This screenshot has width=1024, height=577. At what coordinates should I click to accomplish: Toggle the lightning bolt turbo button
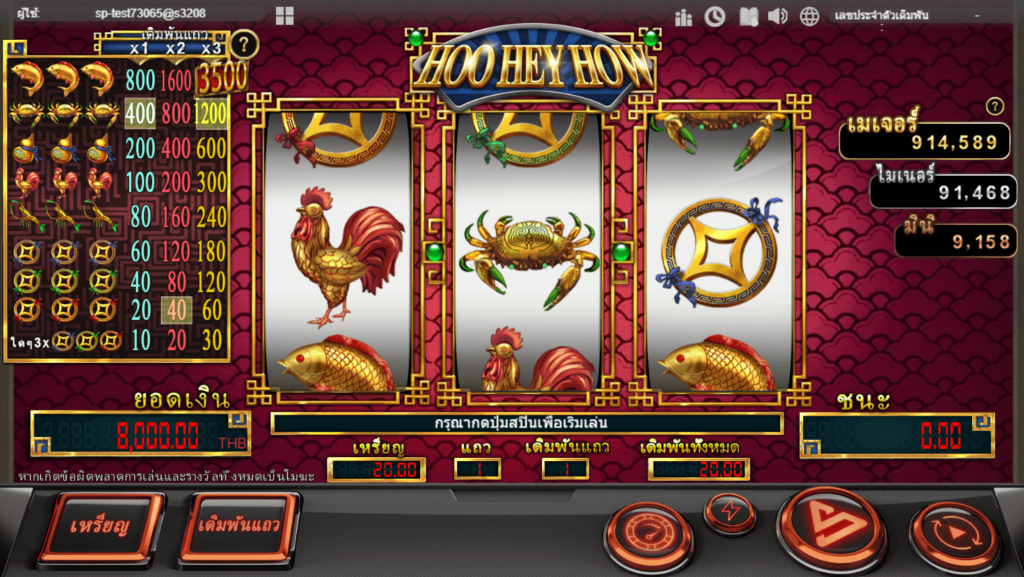[x=730, y=513]
